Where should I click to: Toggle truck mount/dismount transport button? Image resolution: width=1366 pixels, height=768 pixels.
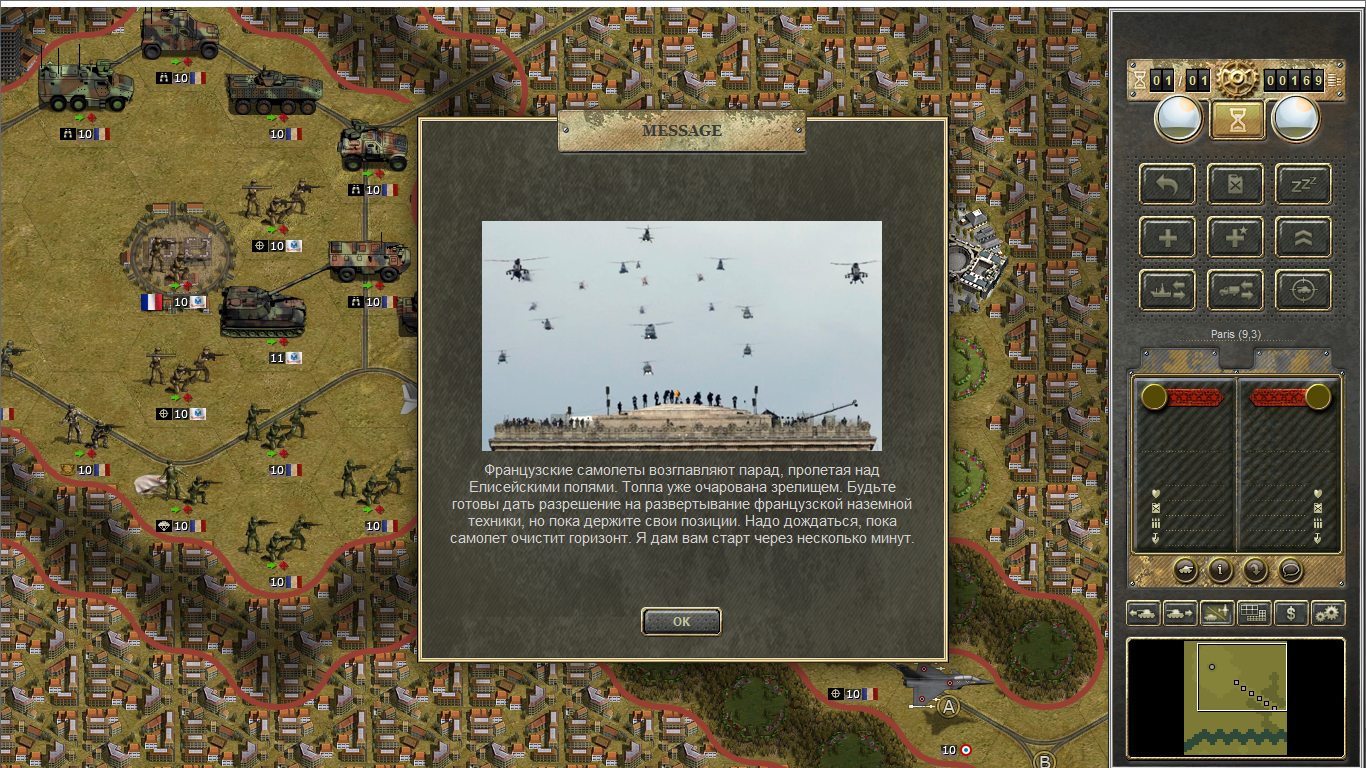point(1235,290)
